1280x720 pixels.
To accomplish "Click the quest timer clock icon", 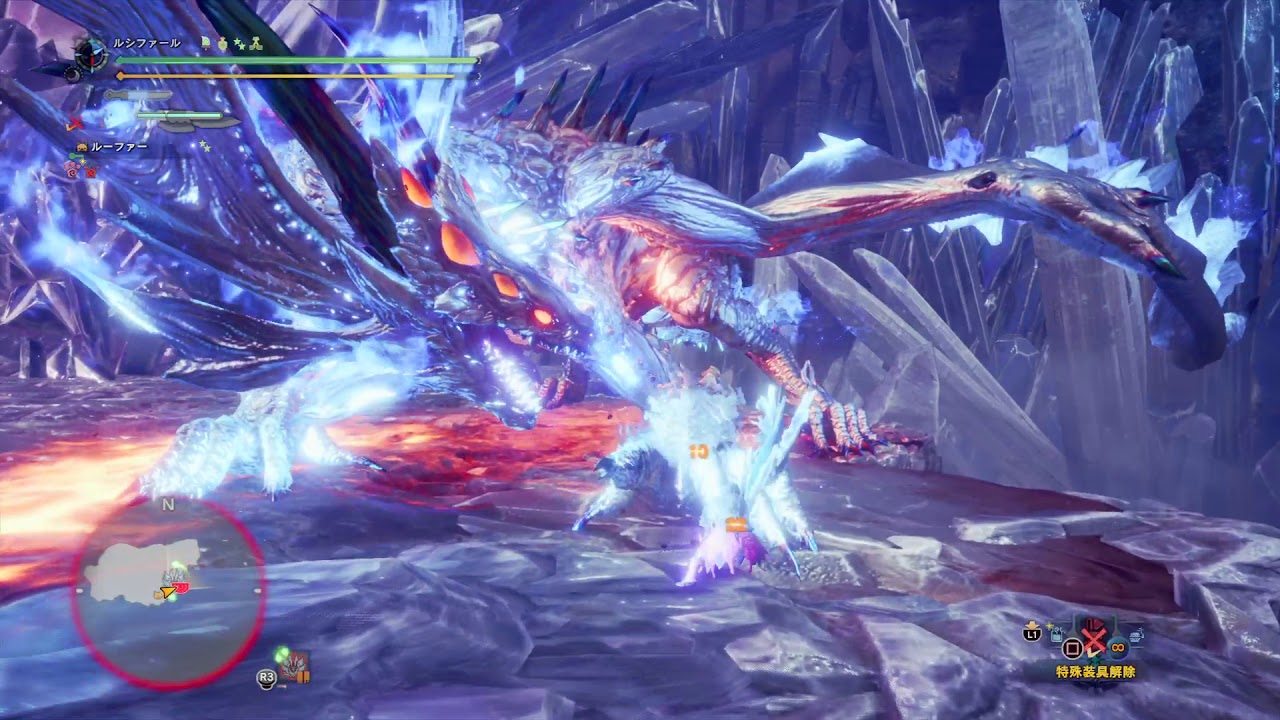I will [90, 55].
